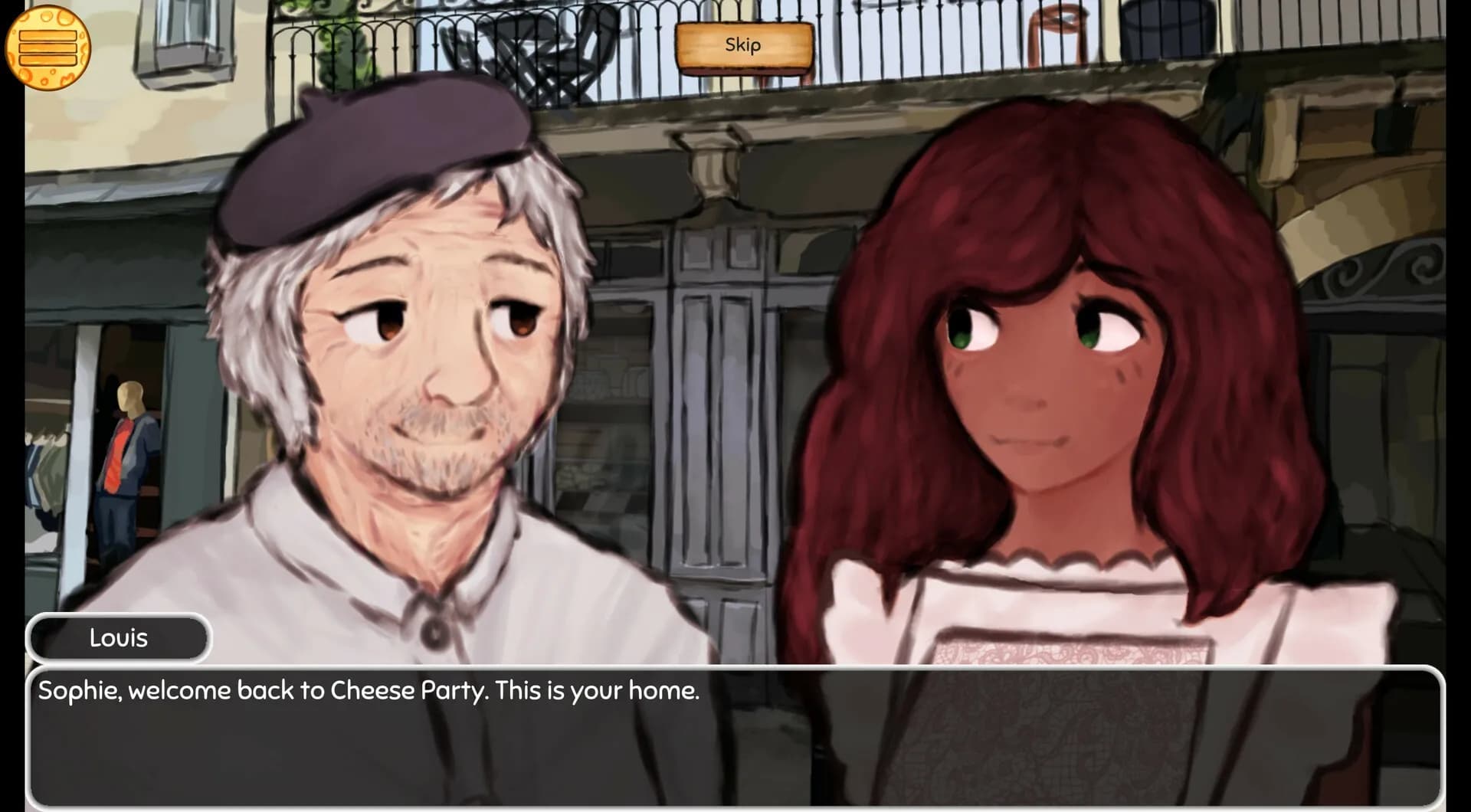Select the speaker name badge above the textbox

click(x=119, y=638)
